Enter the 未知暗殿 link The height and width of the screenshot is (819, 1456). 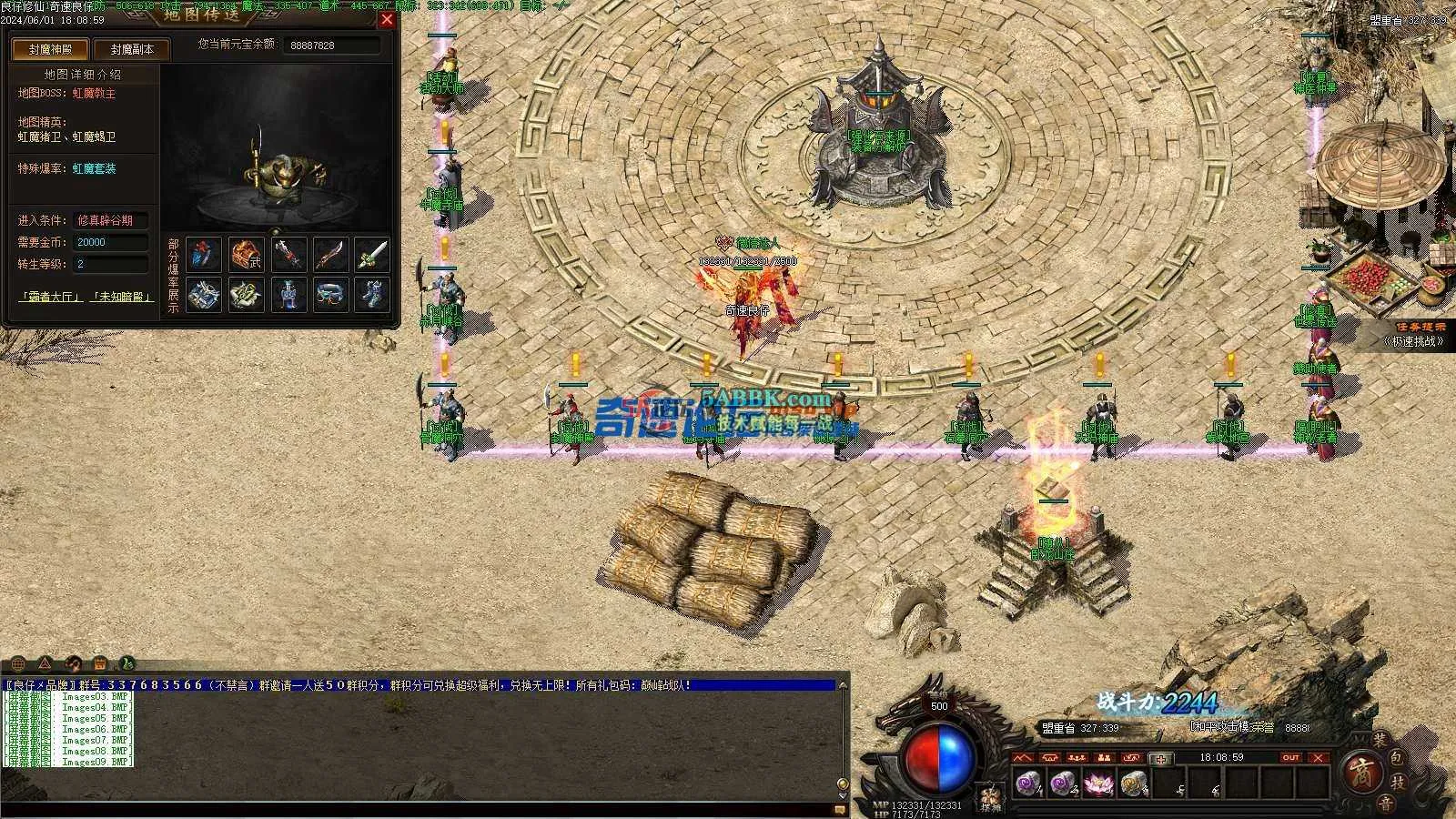[121, 297]
